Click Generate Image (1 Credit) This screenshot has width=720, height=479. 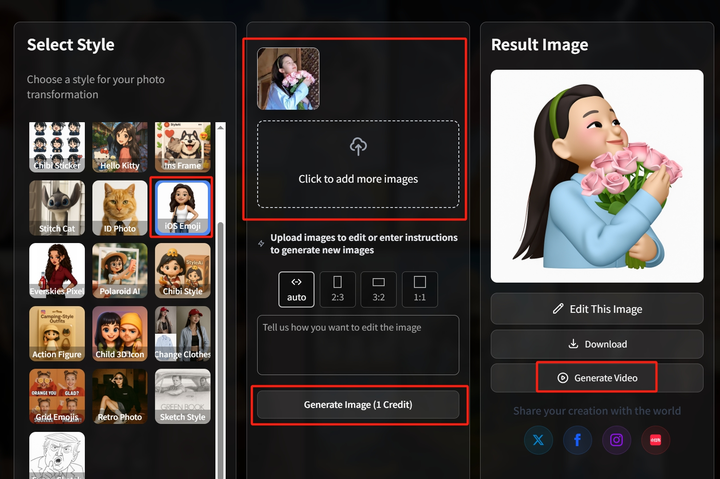tap(358, 405)
